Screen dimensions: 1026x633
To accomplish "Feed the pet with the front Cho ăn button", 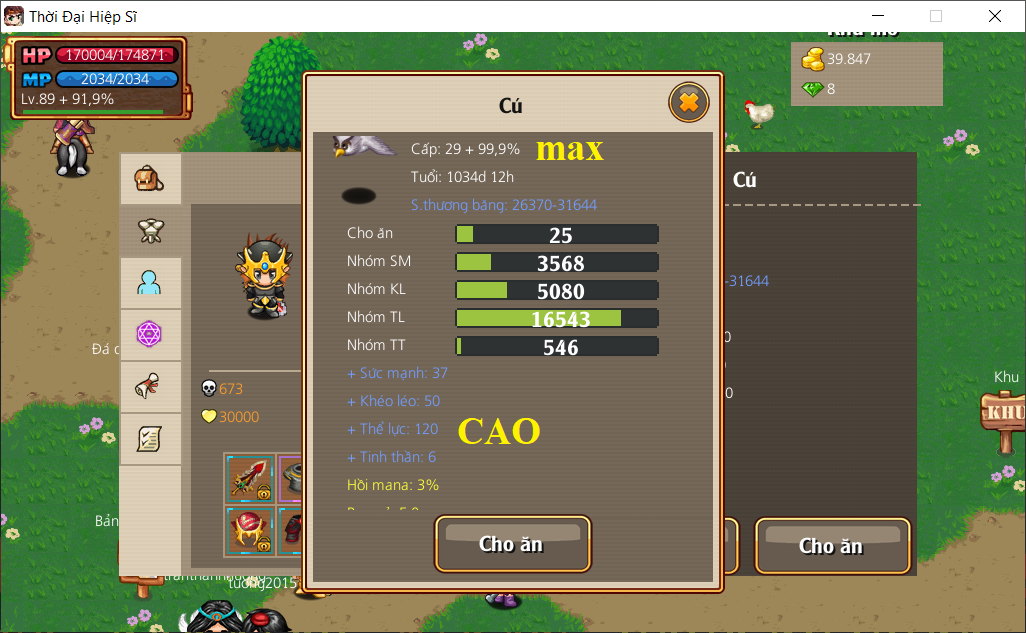I will 512,544.
